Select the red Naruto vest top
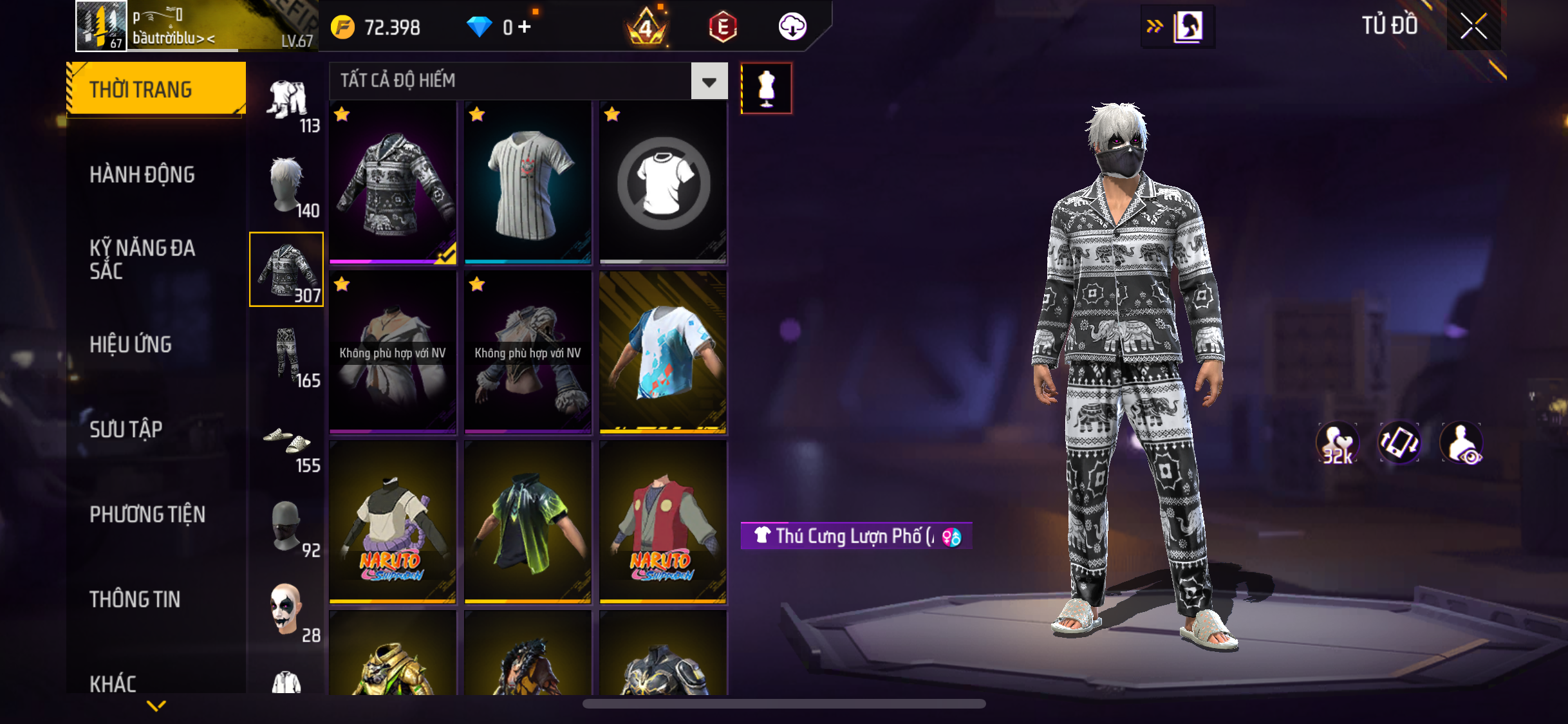 pyautogui.click(x=663, y=523)
